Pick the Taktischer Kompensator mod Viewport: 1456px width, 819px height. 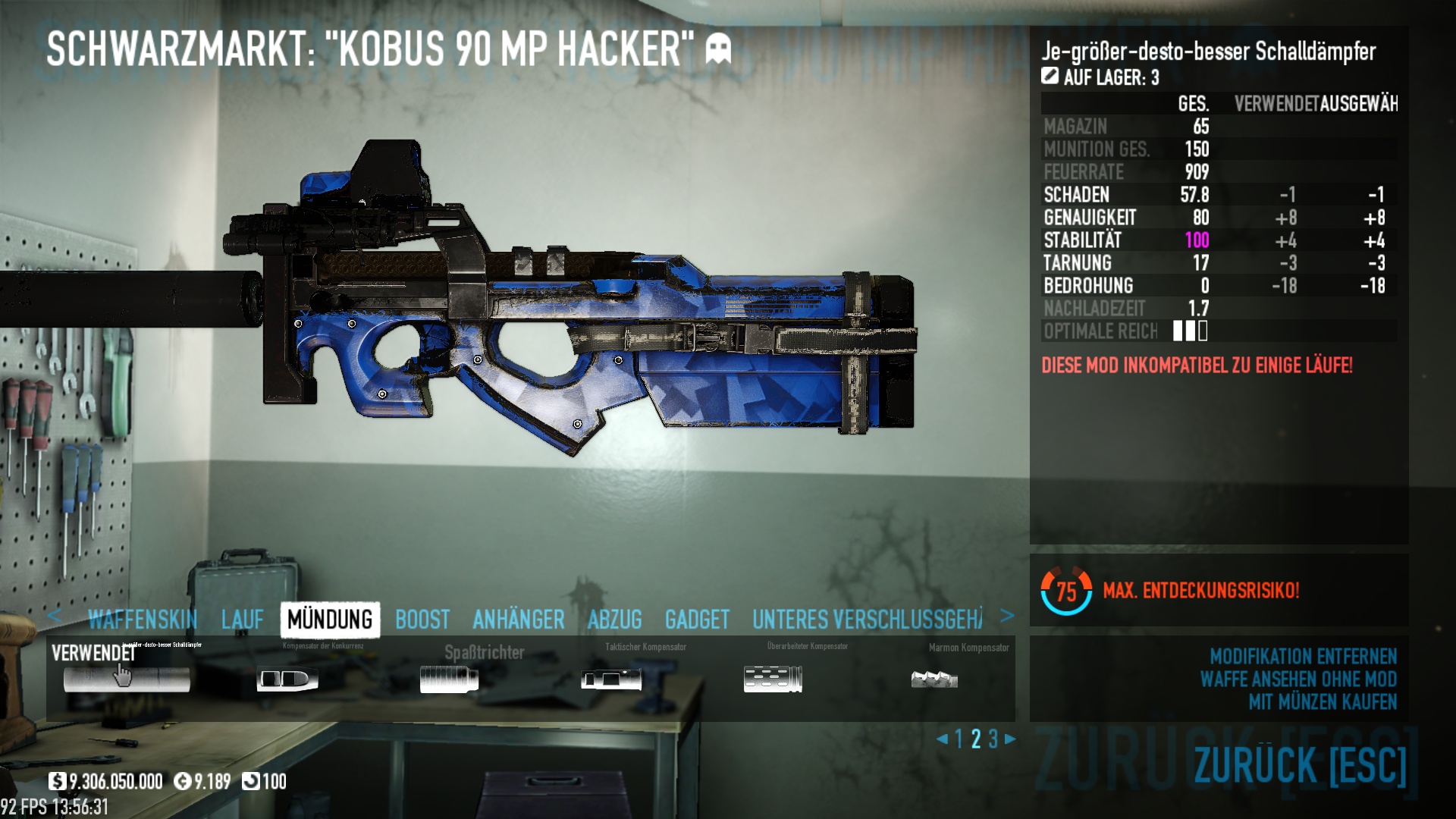coord(611,679)
